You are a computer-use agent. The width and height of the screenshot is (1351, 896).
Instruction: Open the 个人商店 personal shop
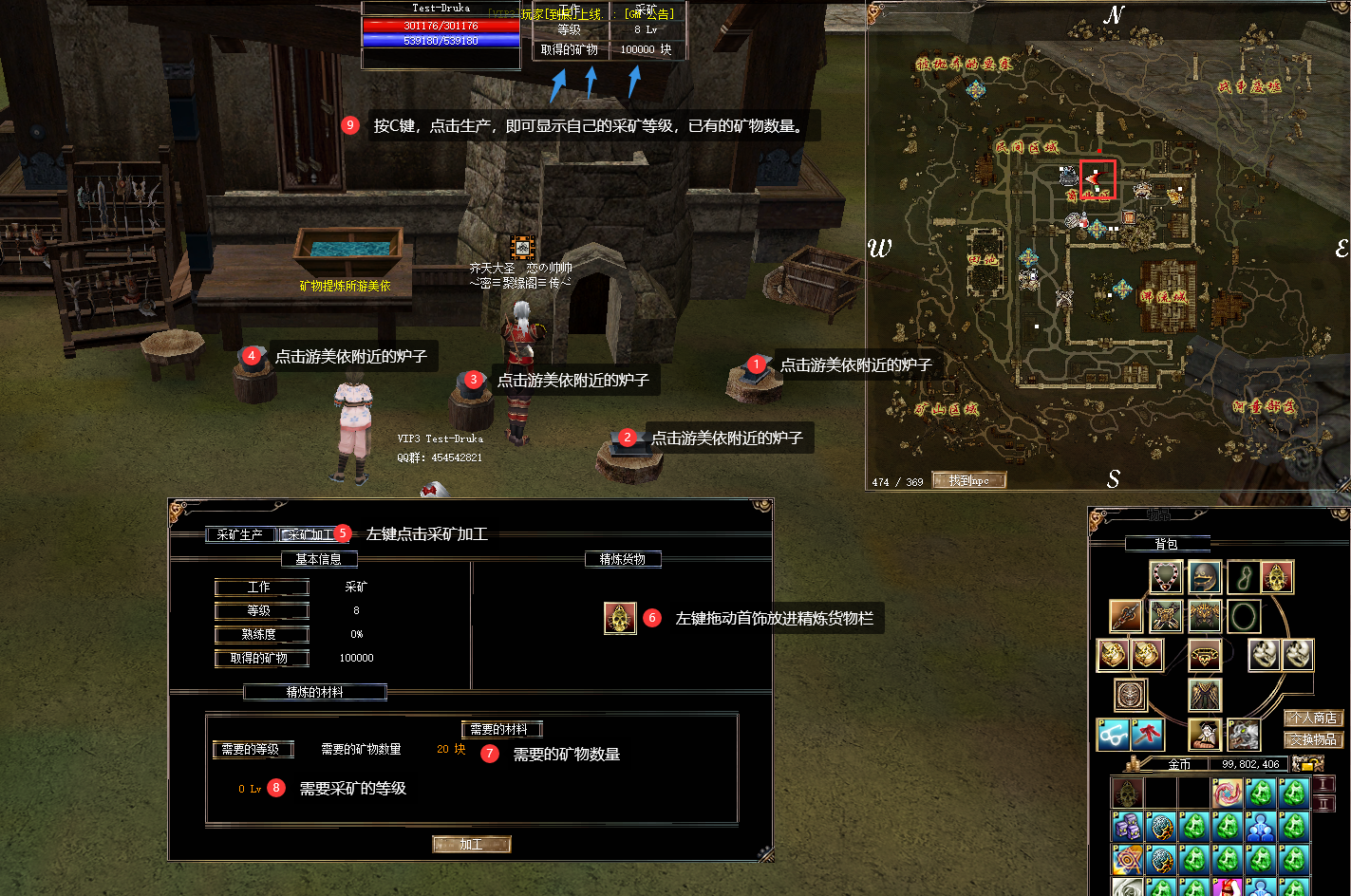pyautogui.click(x=1312, y=719)
